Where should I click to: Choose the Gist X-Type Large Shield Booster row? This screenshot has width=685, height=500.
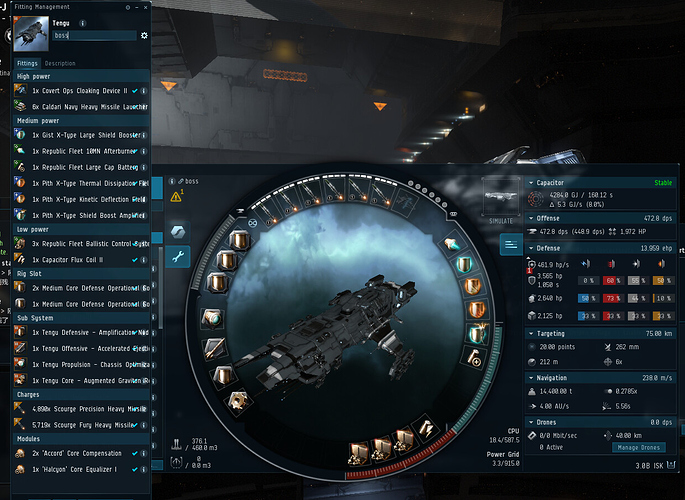coord(82,134)
